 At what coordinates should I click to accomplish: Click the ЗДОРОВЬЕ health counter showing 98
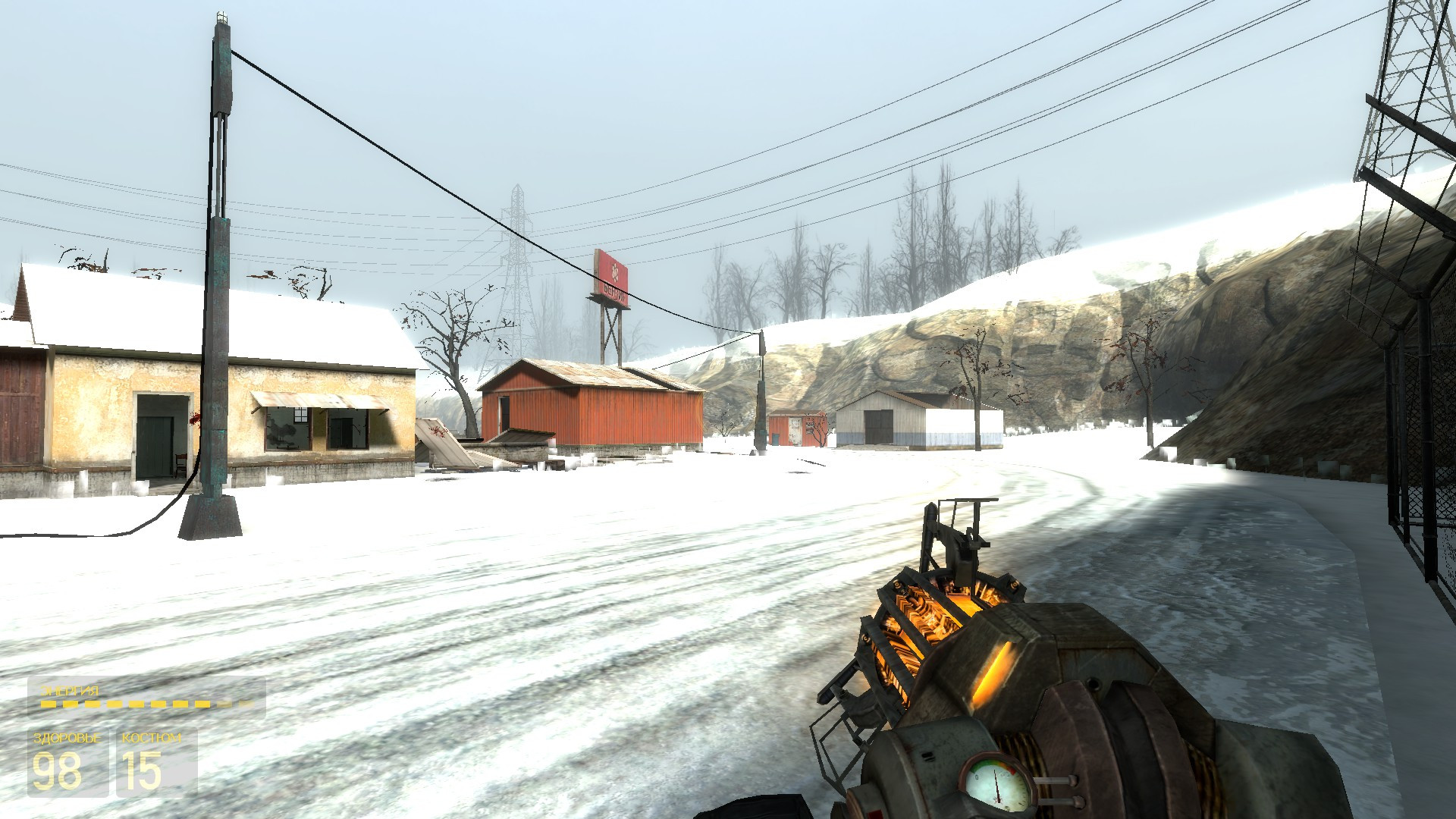(x=58, y=770)
